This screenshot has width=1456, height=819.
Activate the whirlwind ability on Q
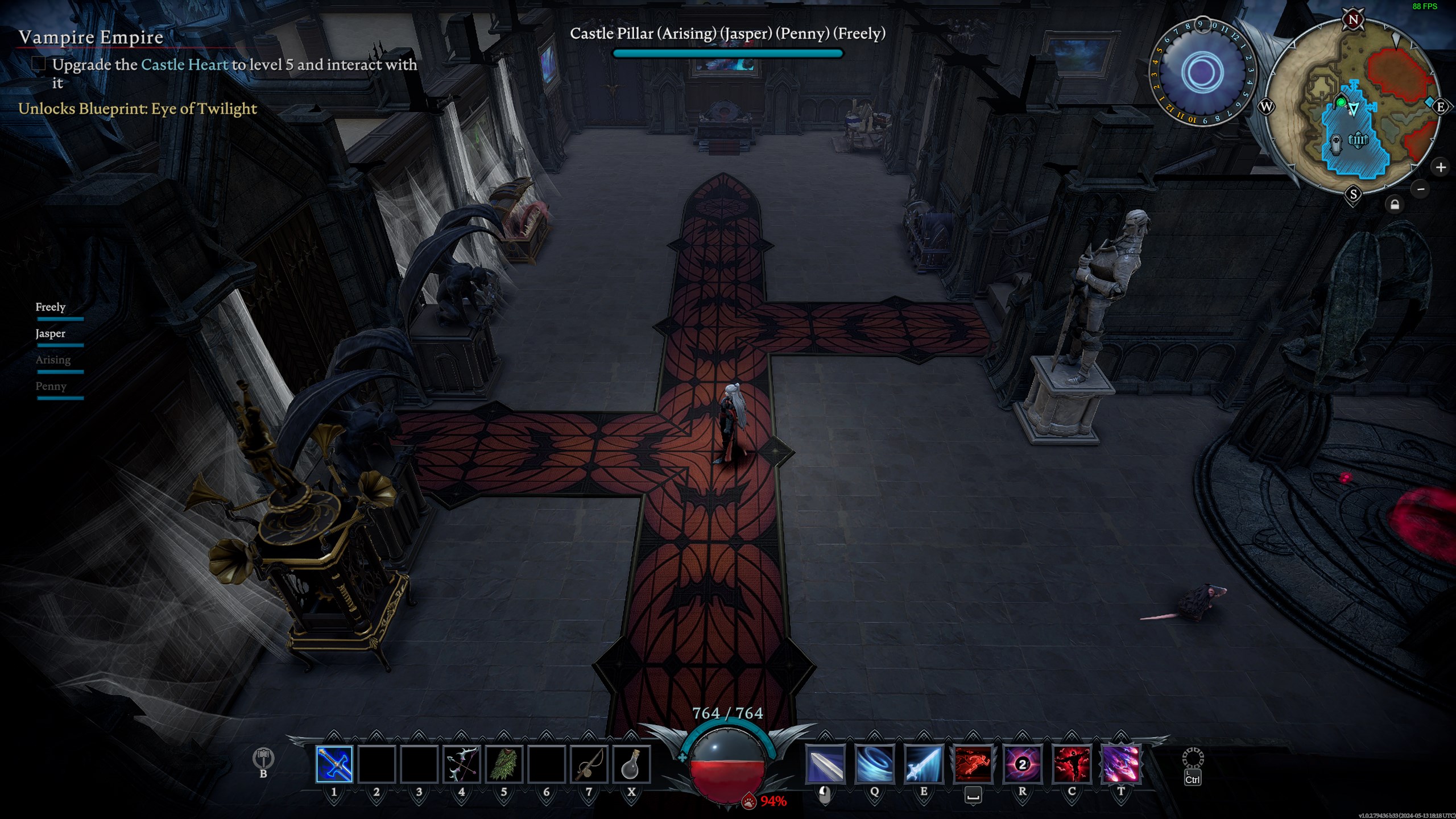[874, 764]
